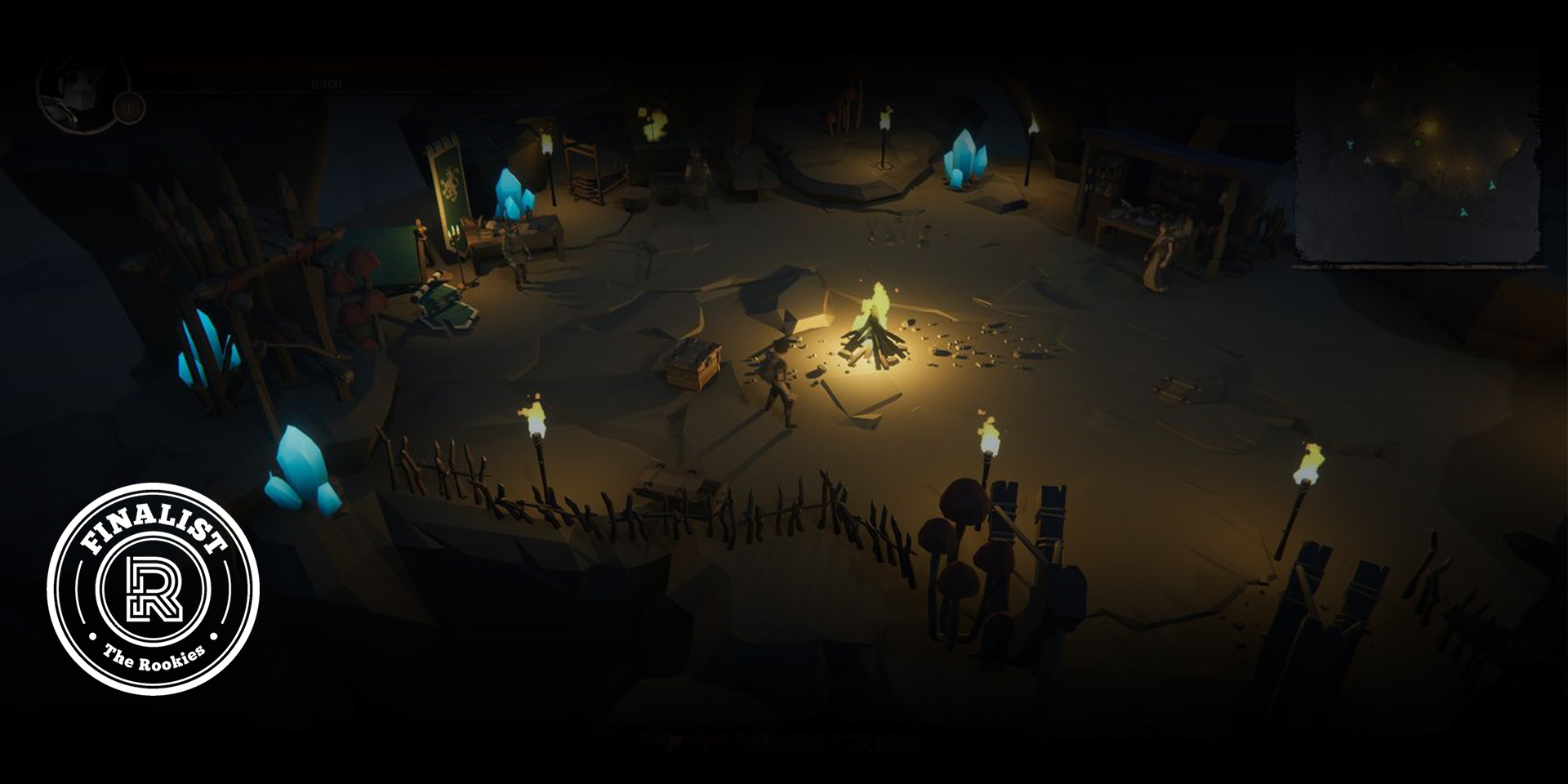
Task: Open the cave minimap
Action: coord(1418,163)
